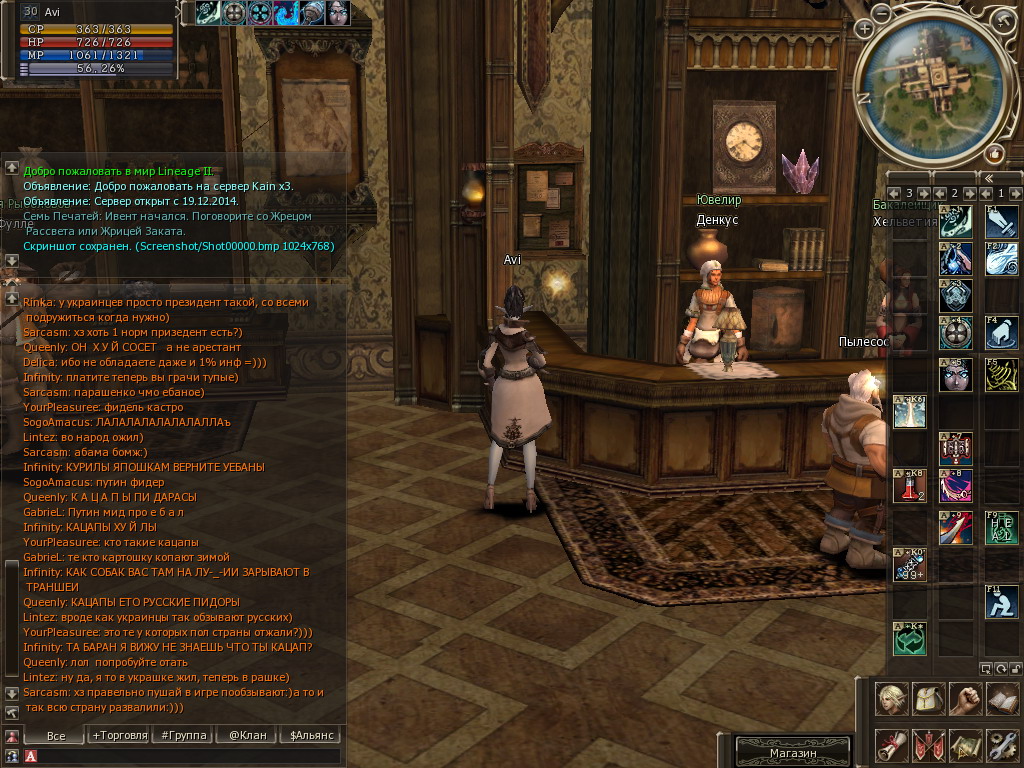Use the green arrows hotbar slot
This screenshot has height=768, width=1024.
point(909,639)
